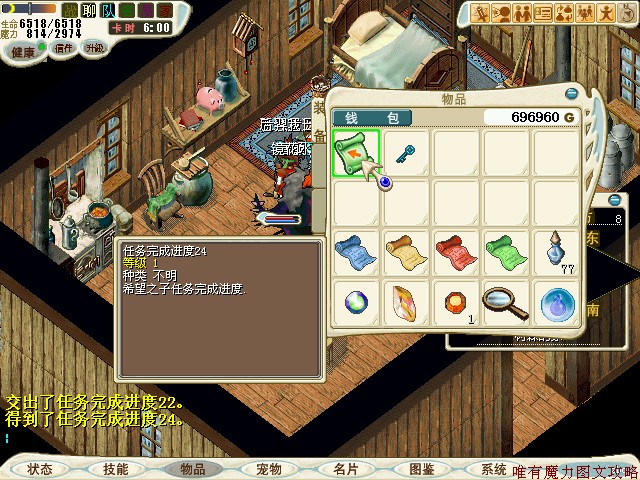
Task: Select the magnifying glass item
Action: click(506, 301)
